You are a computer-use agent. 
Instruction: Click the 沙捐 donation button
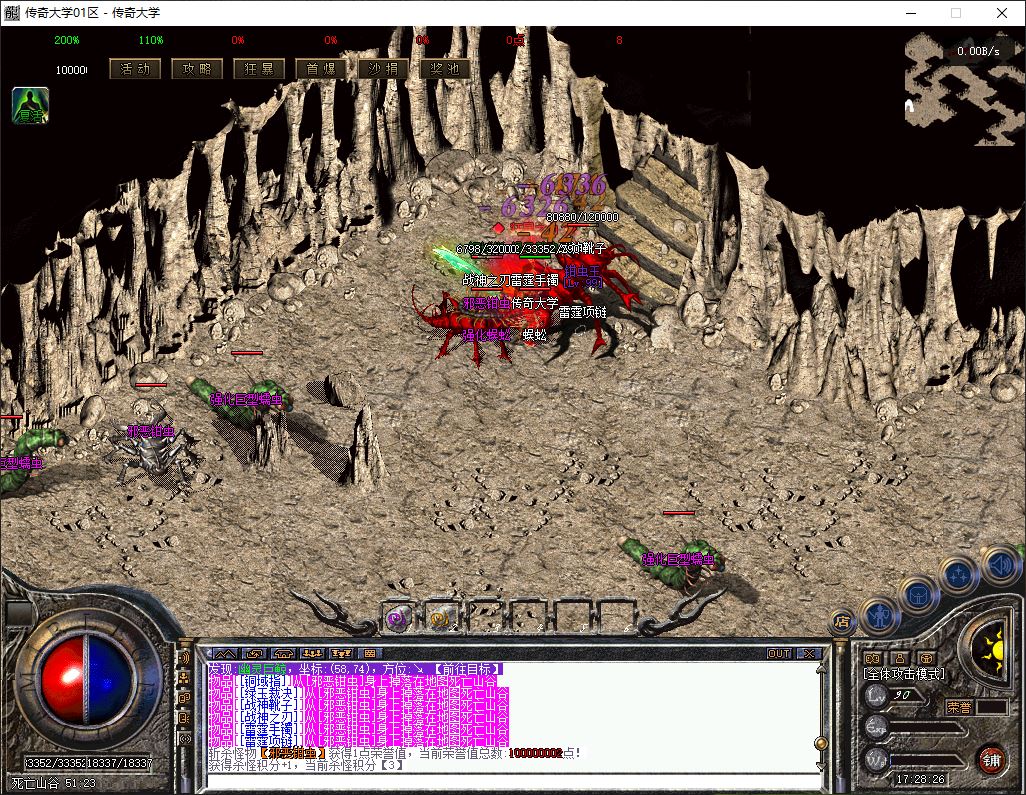384,69
